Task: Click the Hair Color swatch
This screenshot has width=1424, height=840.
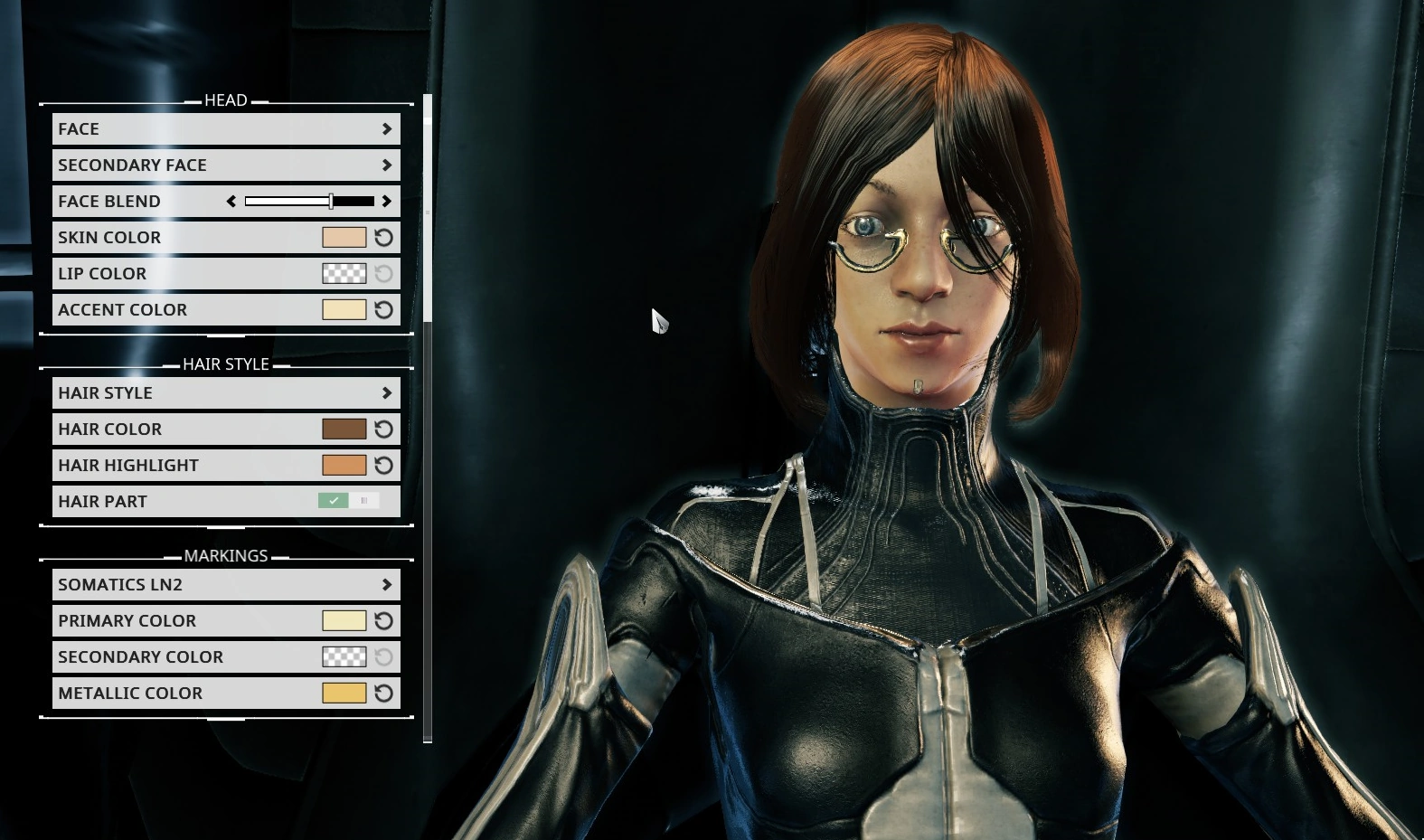Action: coord(344,429)
